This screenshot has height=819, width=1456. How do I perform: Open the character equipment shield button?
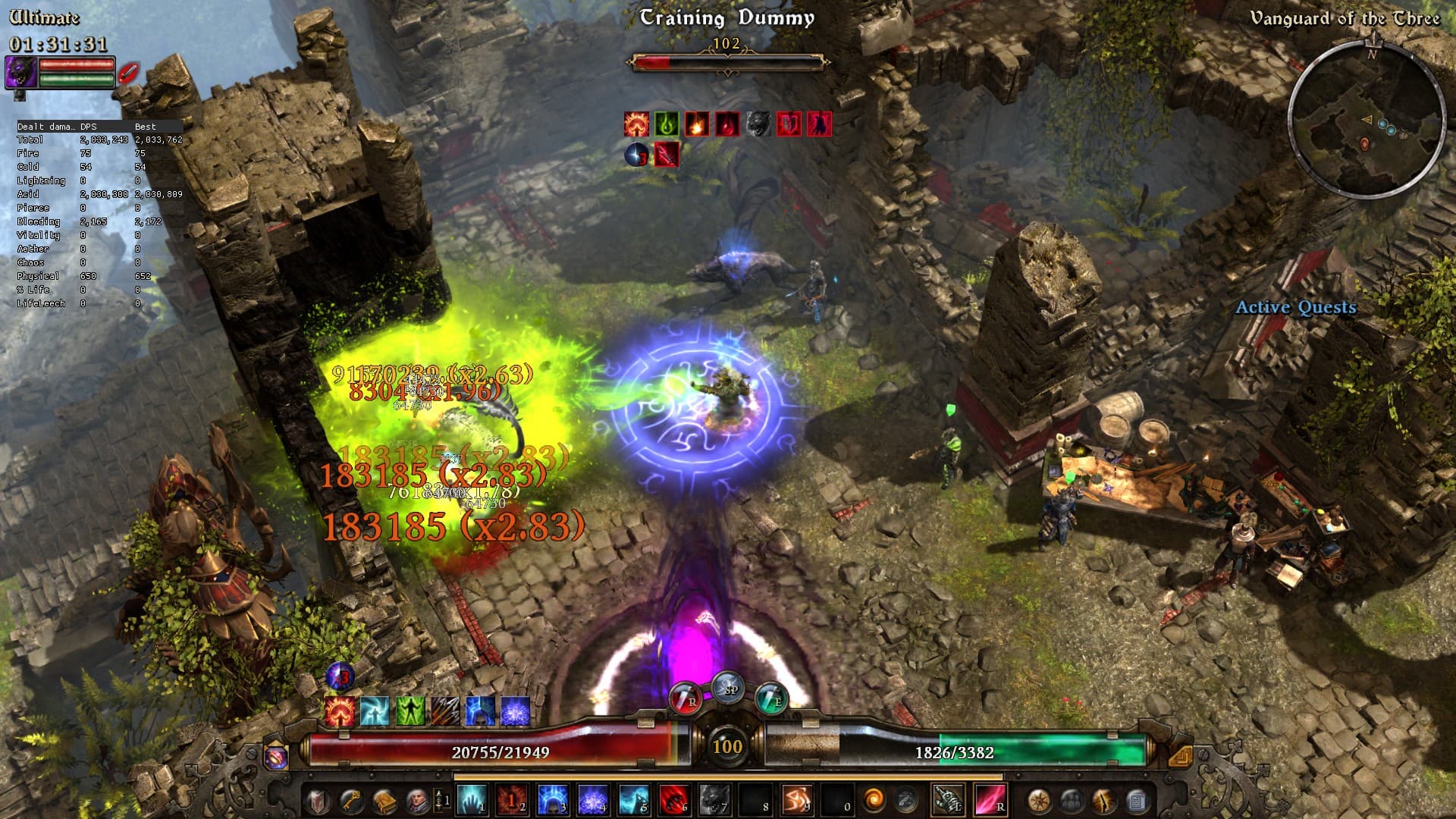pyautogui.click(x=318, y=800)
